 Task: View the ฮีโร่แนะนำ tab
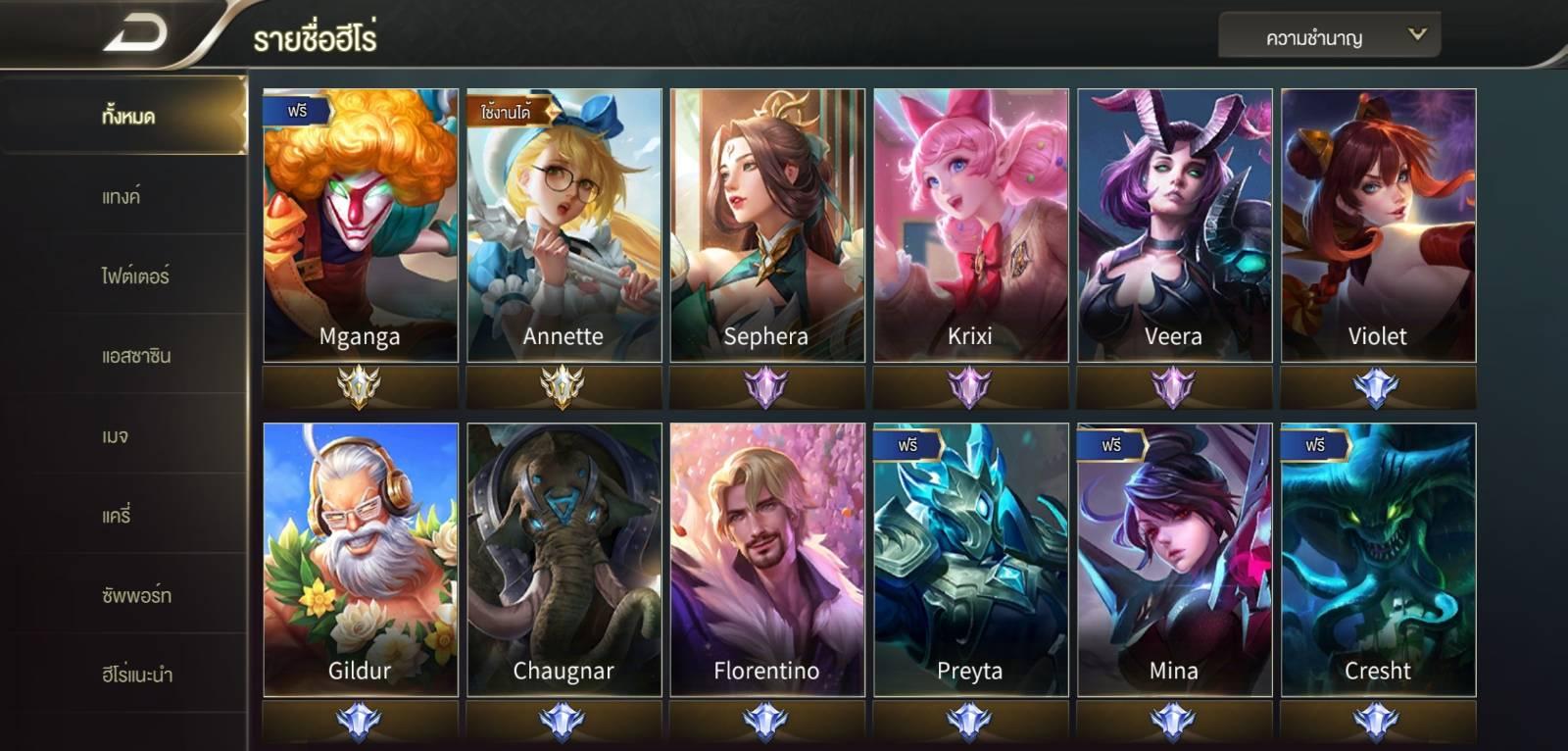136,675
